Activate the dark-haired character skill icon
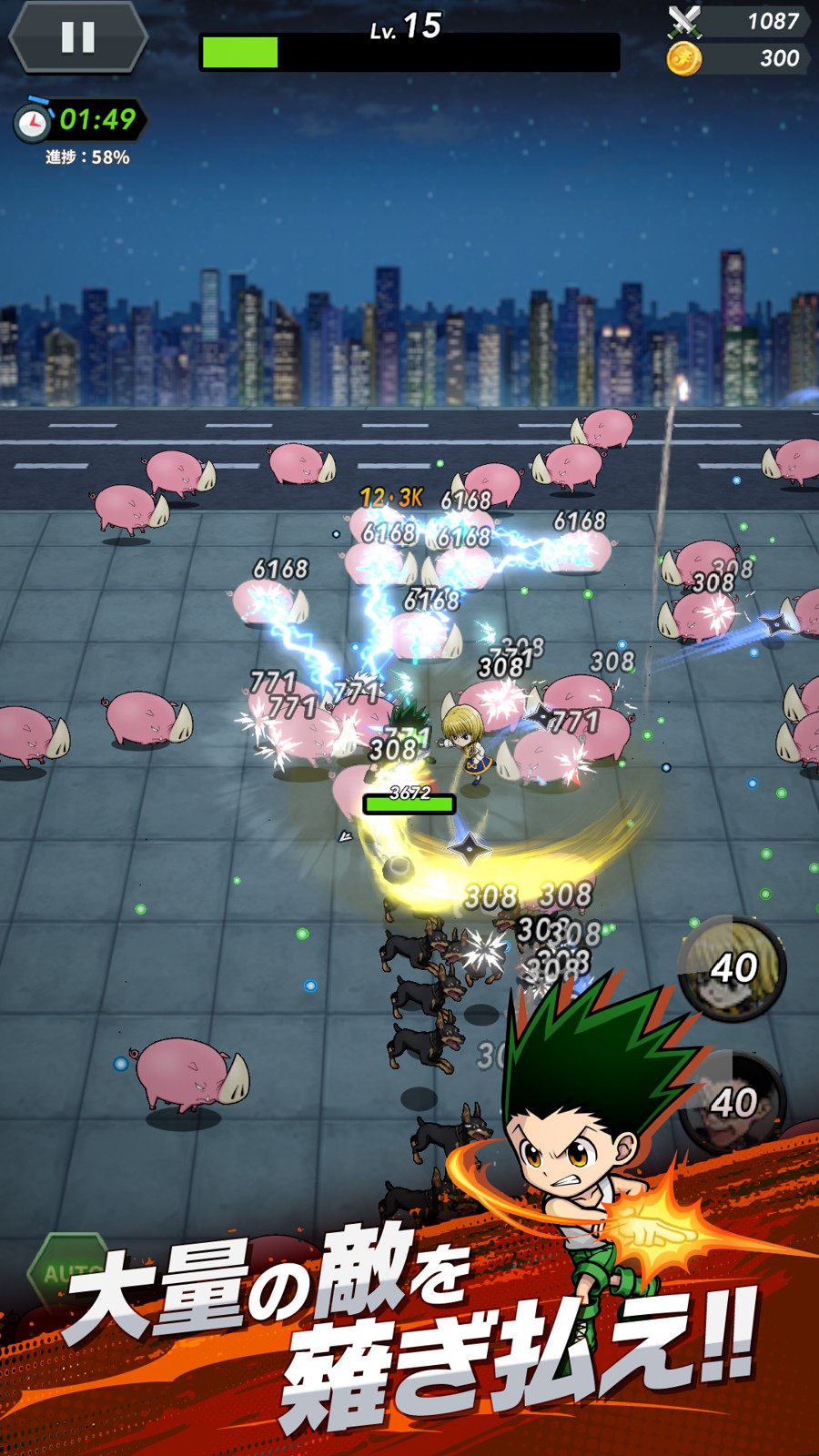 pyautogui.click(x=732, y=1101)
